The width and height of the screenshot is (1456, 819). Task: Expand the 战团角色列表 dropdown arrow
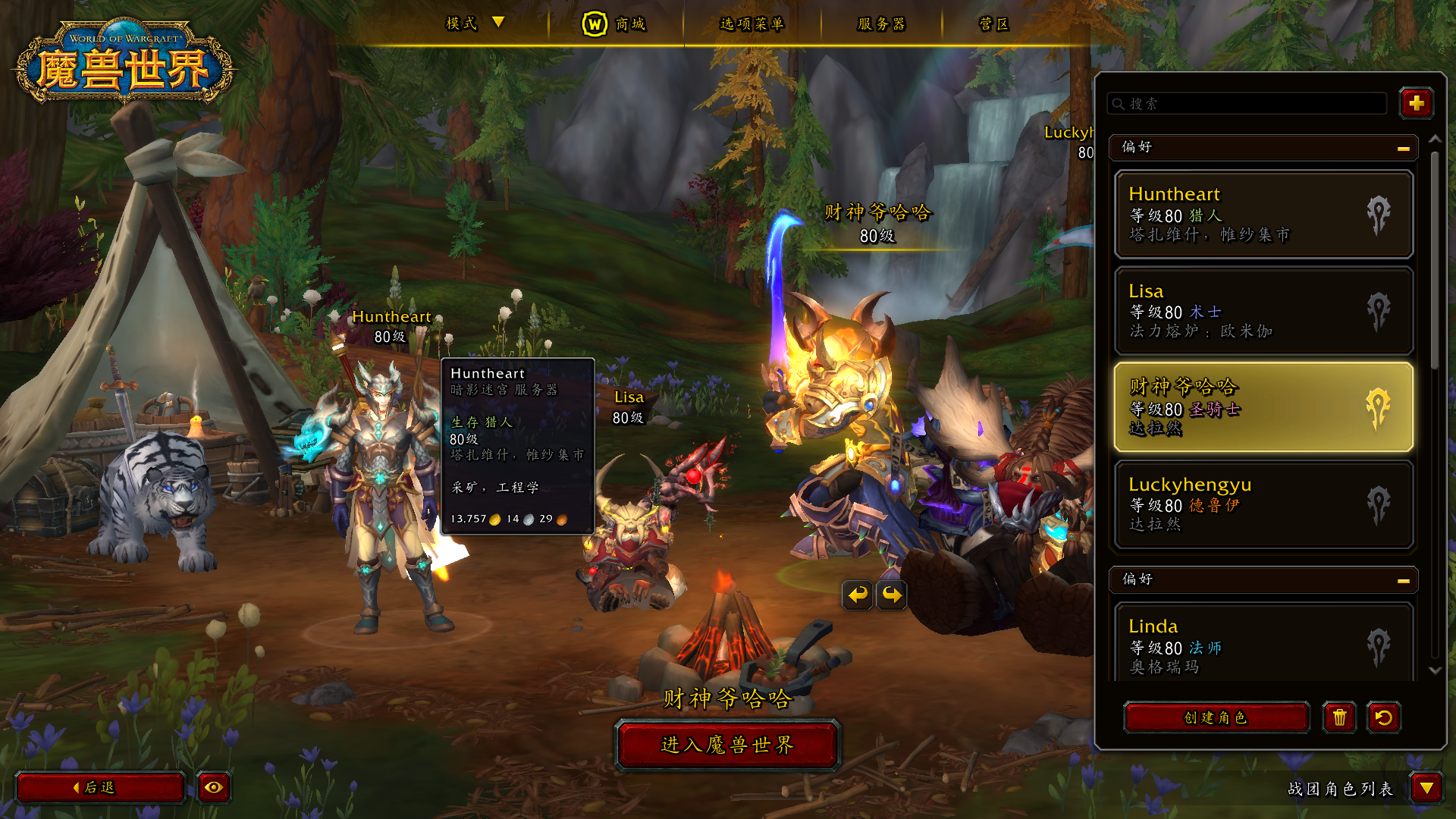[x=1426, y=789]
